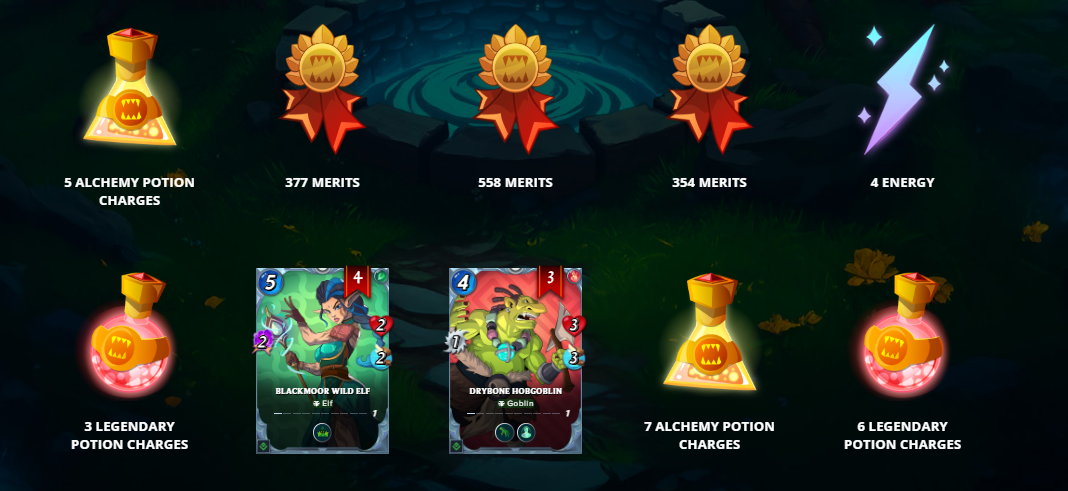Click the 558 Merits medal reward
The height and width of the screenshot is (491, 1068).
click(515, 88)
